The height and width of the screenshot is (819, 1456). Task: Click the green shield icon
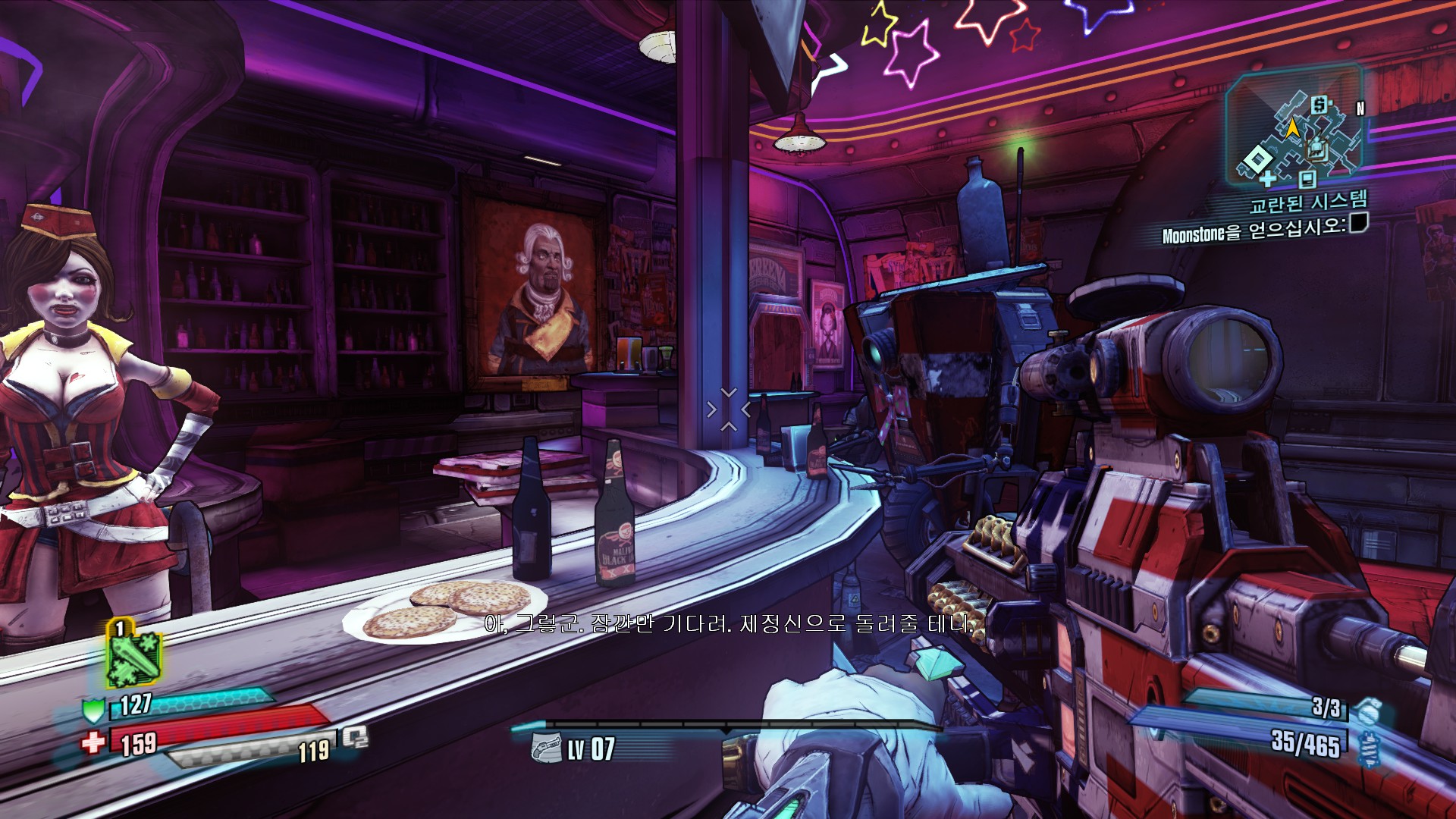point(93,710)
